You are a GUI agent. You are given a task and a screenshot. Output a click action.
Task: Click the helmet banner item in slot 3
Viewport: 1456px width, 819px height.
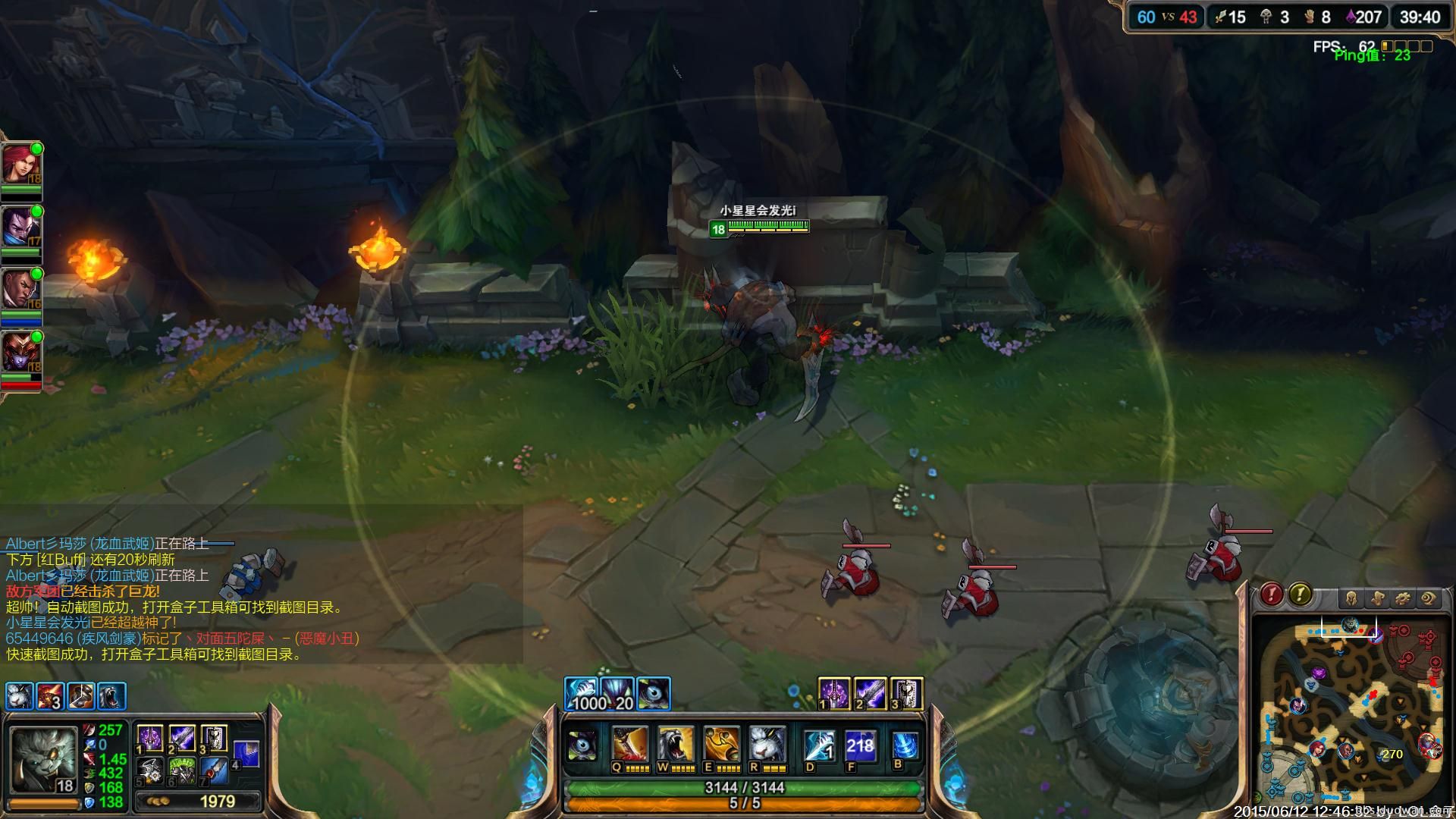coord(213,738)
